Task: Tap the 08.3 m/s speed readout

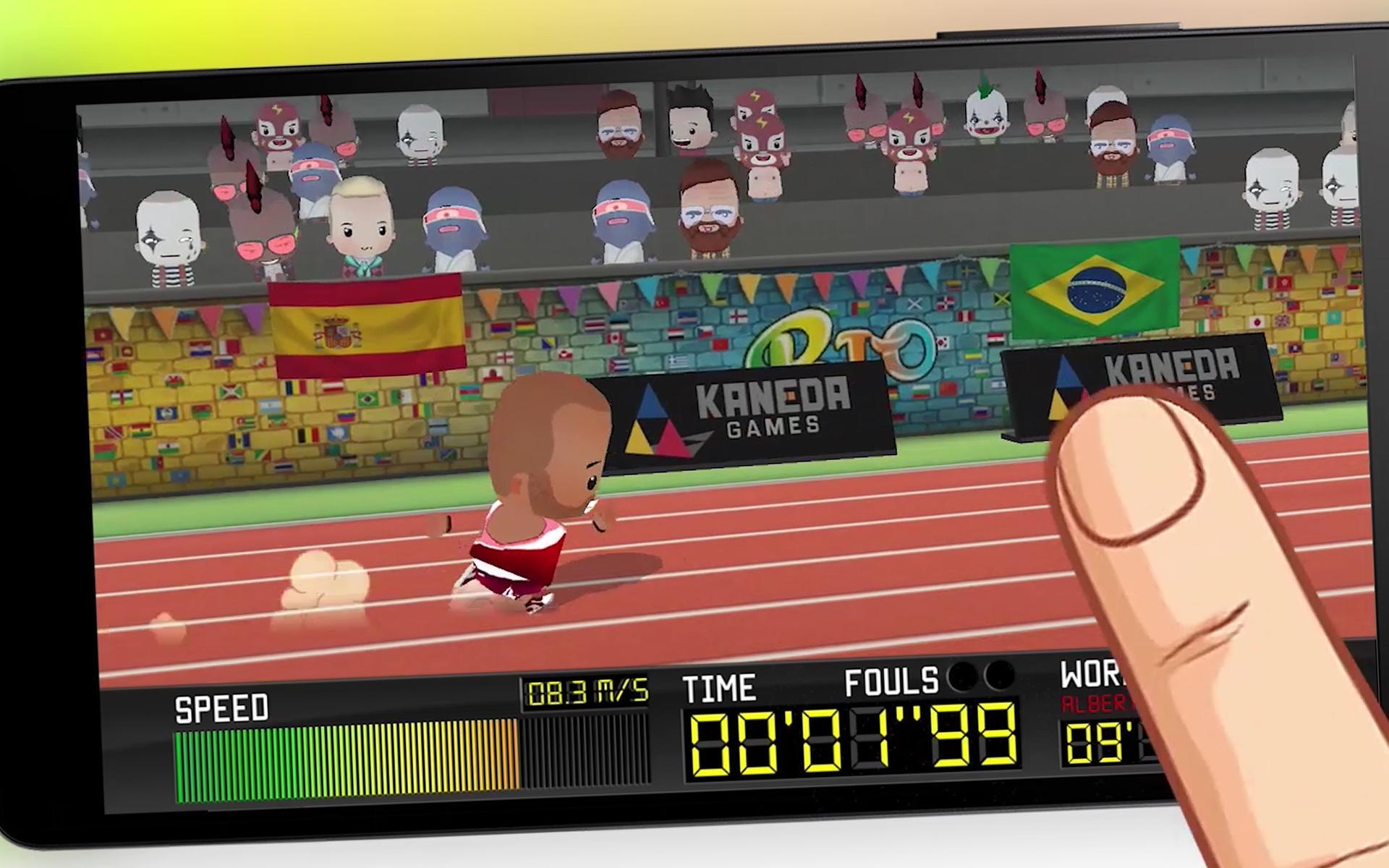Action: pyautogui.click(x=587, y=691)
